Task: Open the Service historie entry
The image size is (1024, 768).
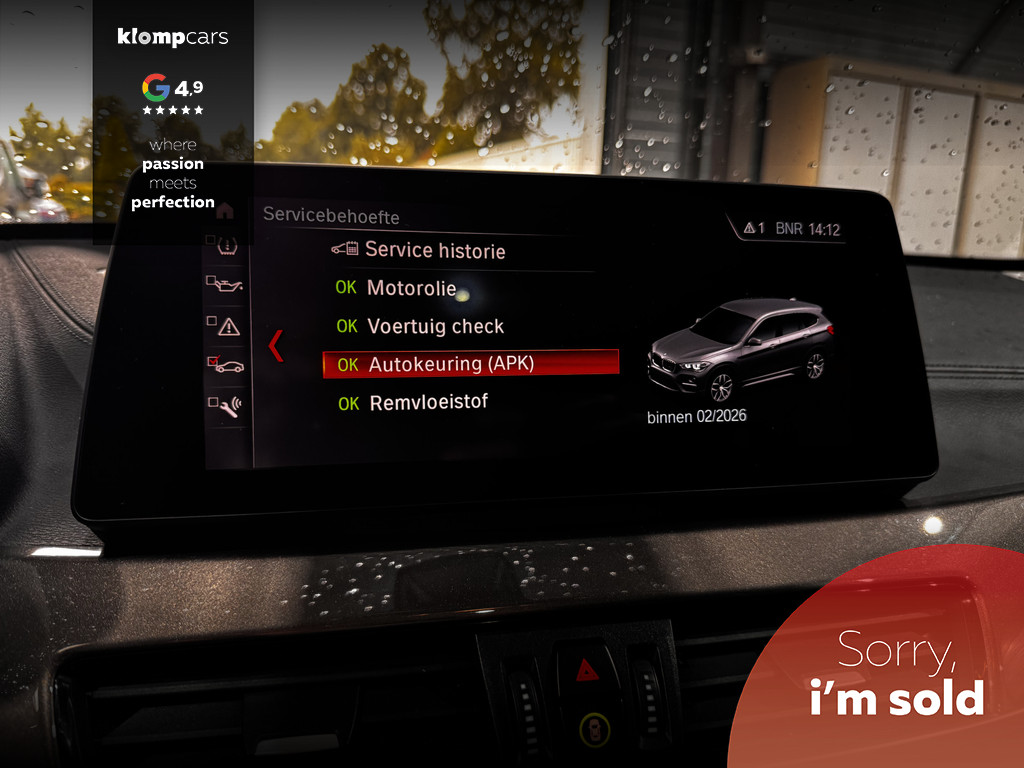Action: tap(434, 250)
